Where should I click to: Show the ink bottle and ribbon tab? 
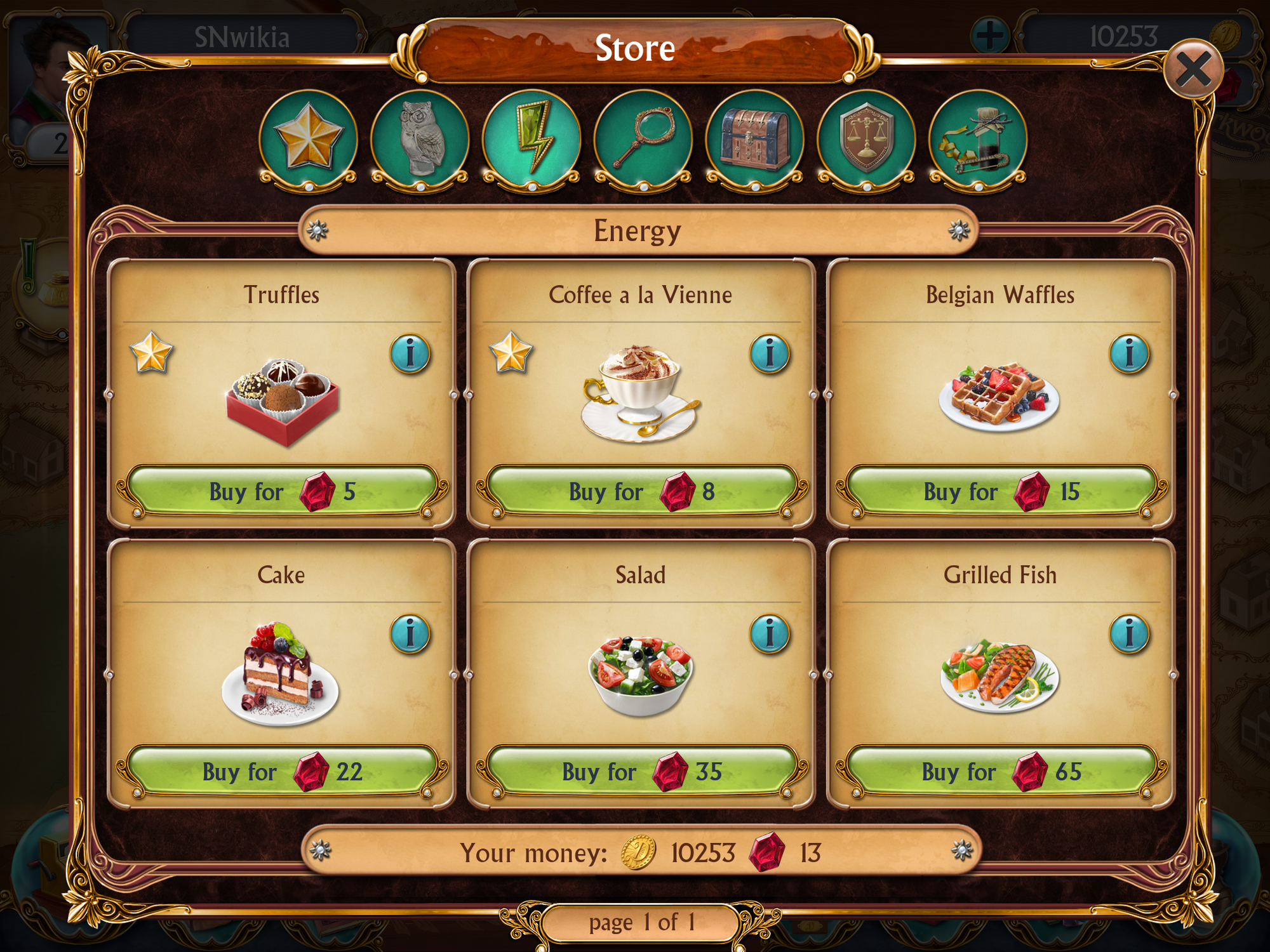tap(978, 138)
